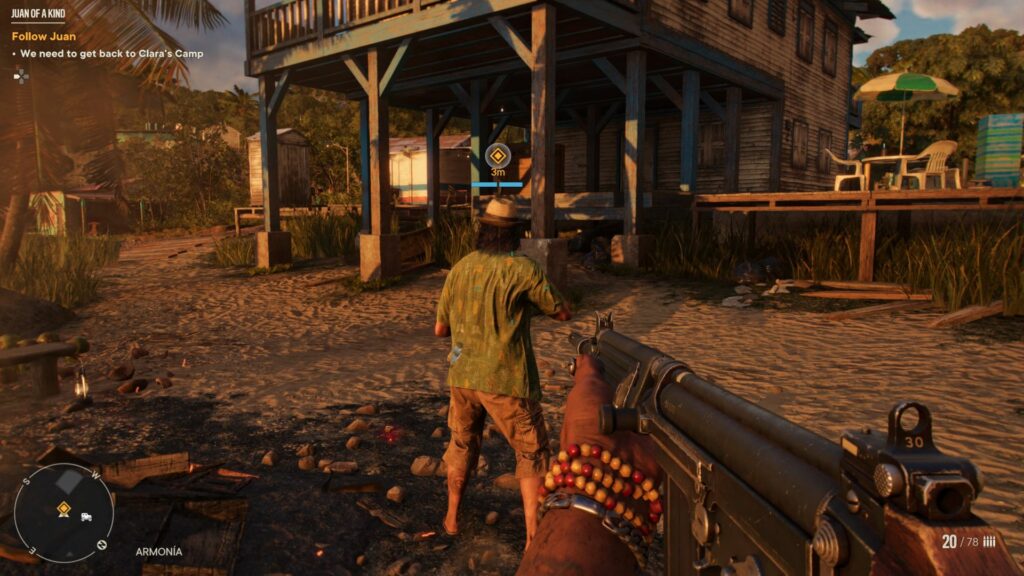Select the Follow Juan objective tracker
Viewport: 1024px width, 576px height.
[x=44, y=36]
